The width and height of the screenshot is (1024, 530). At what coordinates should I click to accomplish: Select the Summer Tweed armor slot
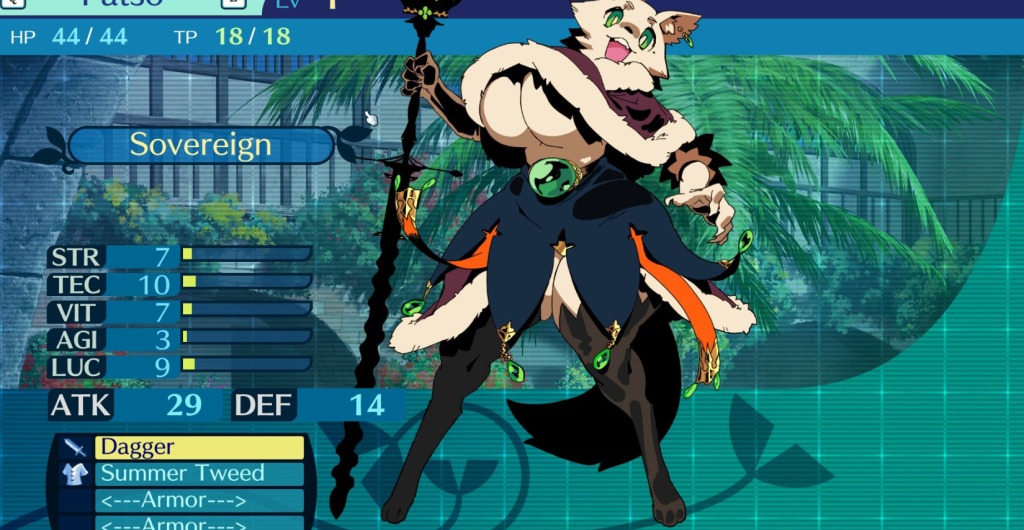click(199, 474)
